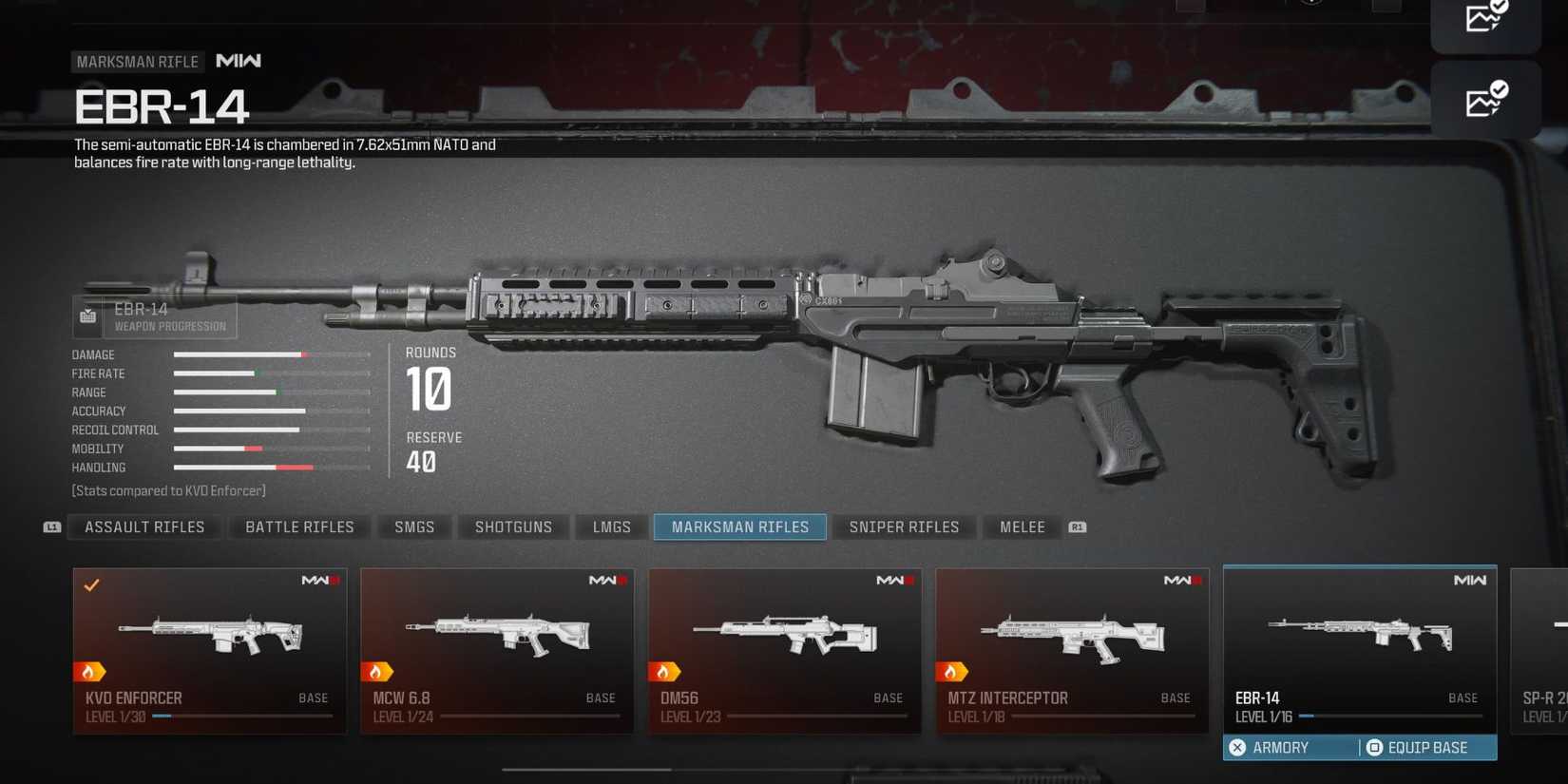Click the camo challenge flame icon on MCW 6.8
Screen dimensions: 1568x784
[x=378, y=671]
